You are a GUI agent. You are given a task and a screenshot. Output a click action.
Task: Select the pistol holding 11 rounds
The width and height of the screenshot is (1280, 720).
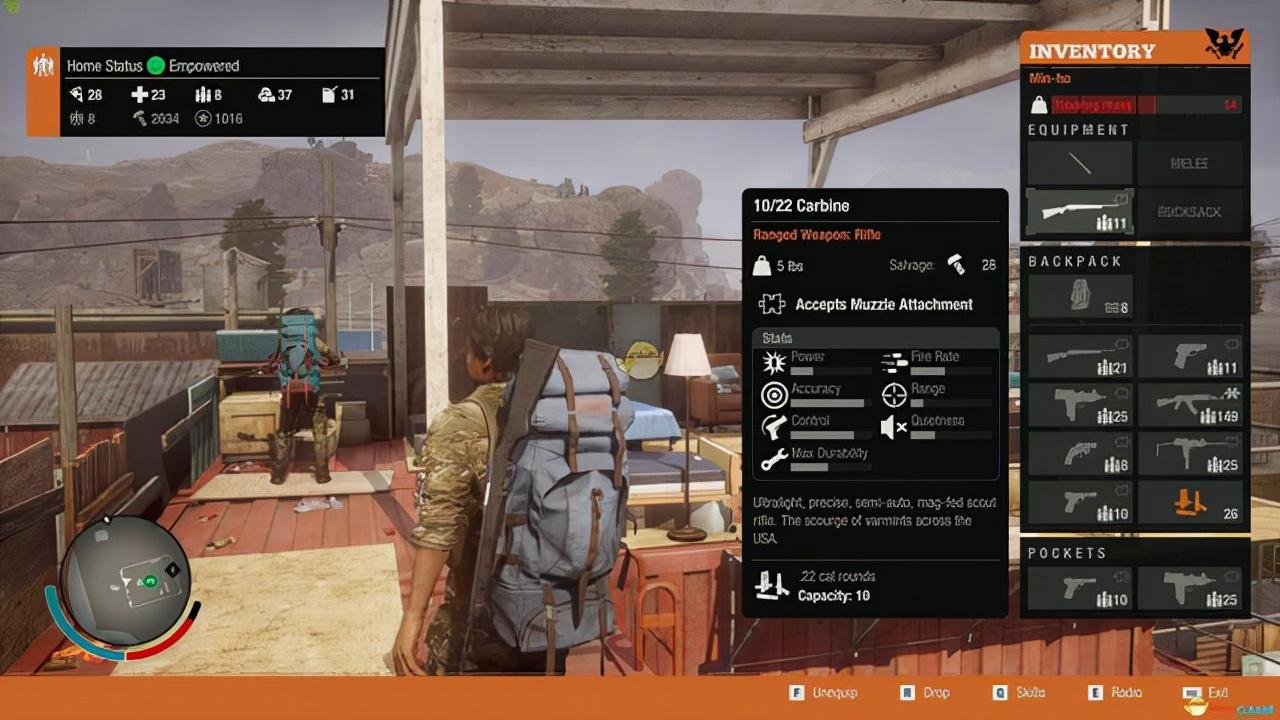1189,357
